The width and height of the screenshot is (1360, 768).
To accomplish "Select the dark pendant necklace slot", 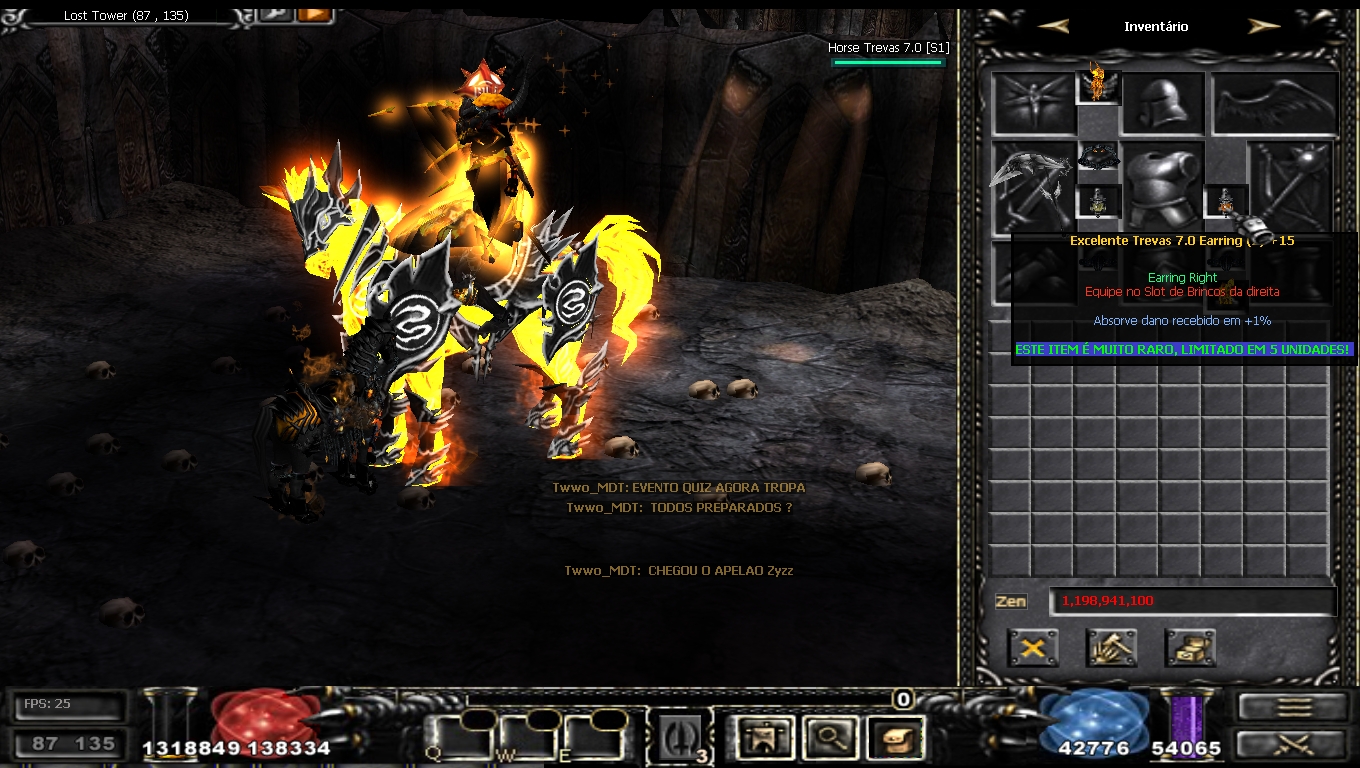I will click(x=1098, y=158).
